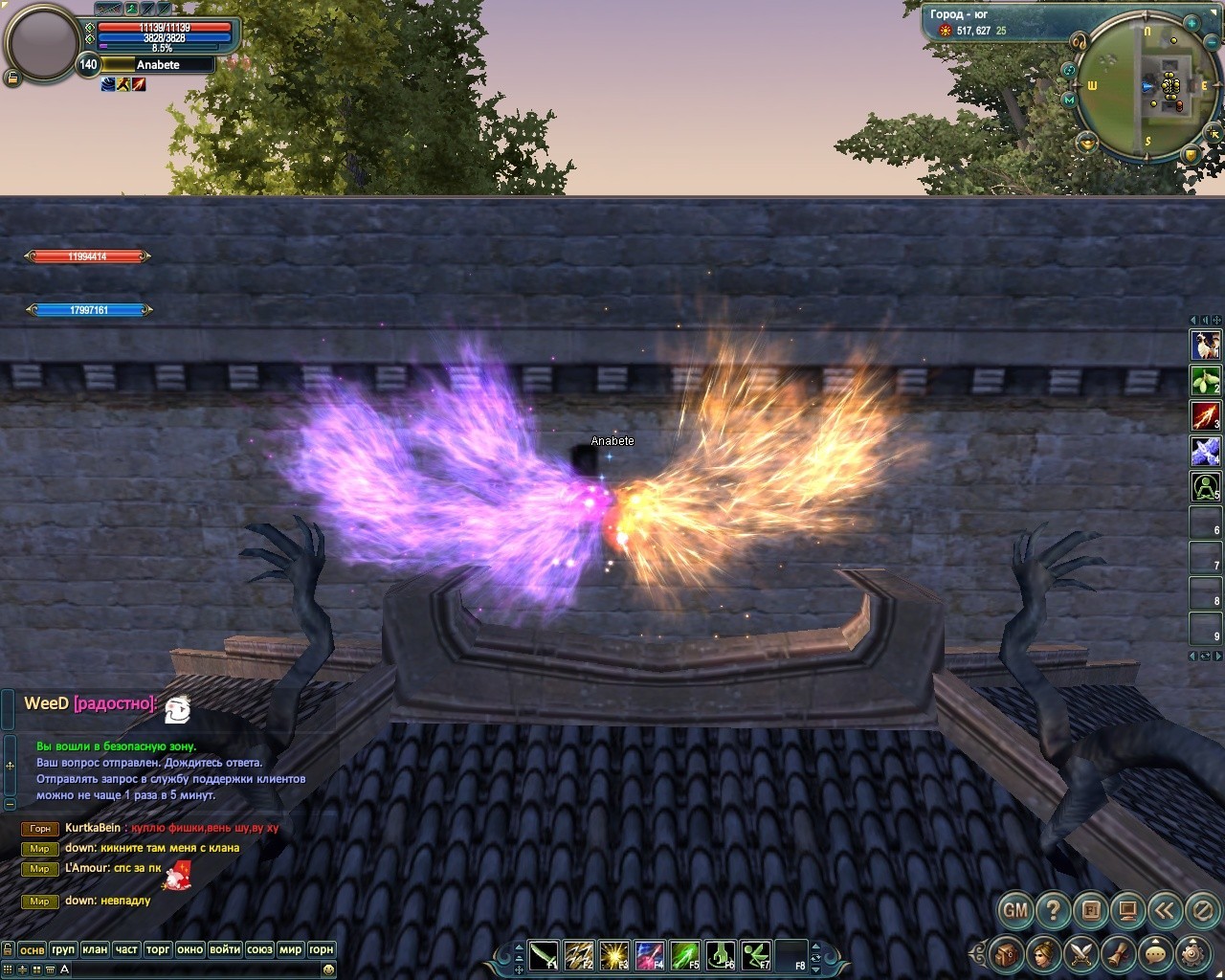Switch to the клан chat tab
Image resolution: width=1225 pixels, height=980 pixels.
pos(95,949)
